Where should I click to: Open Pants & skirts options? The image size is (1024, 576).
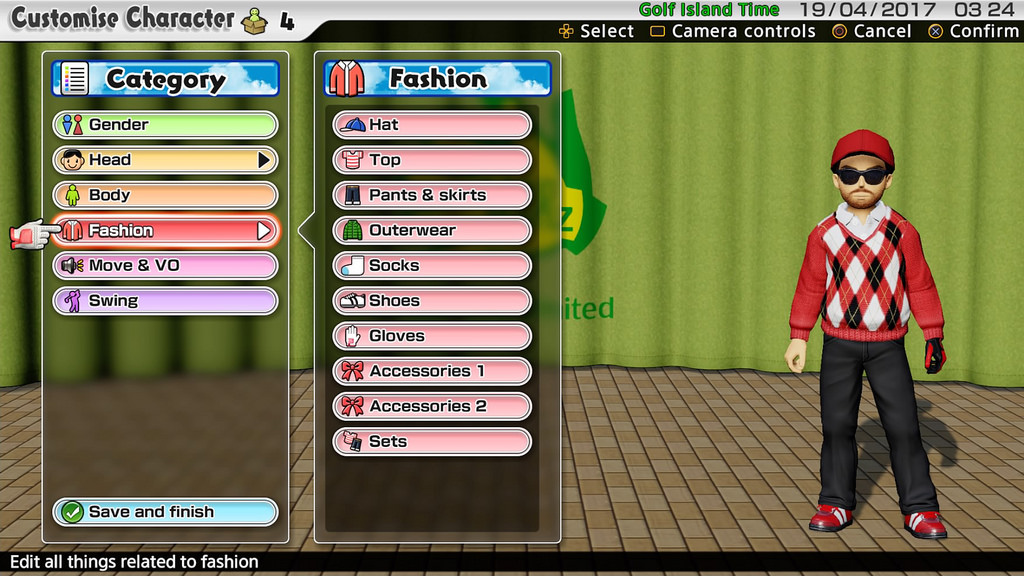pos(431,195)
